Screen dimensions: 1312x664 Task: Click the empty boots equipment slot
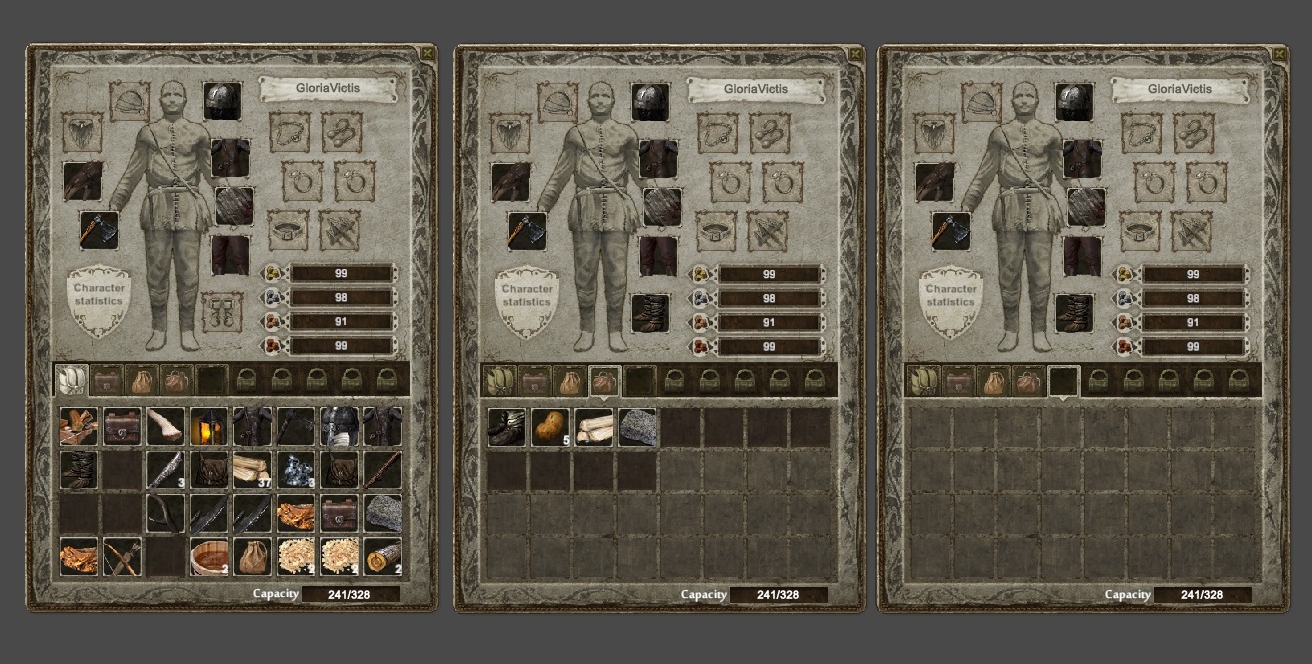coord(221,312)
